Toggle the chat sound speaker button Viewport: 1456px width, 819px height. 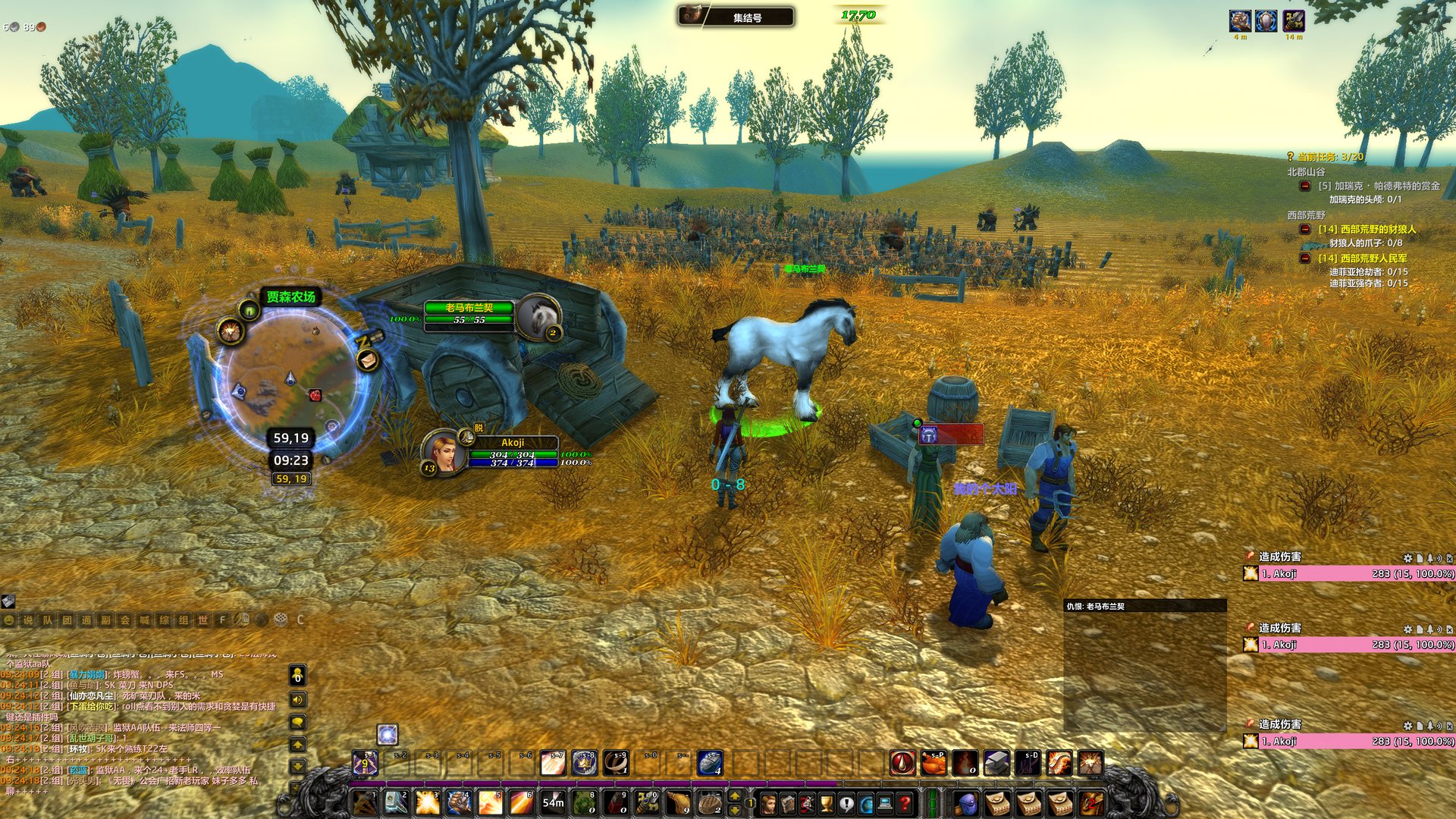tap(298, 699)
